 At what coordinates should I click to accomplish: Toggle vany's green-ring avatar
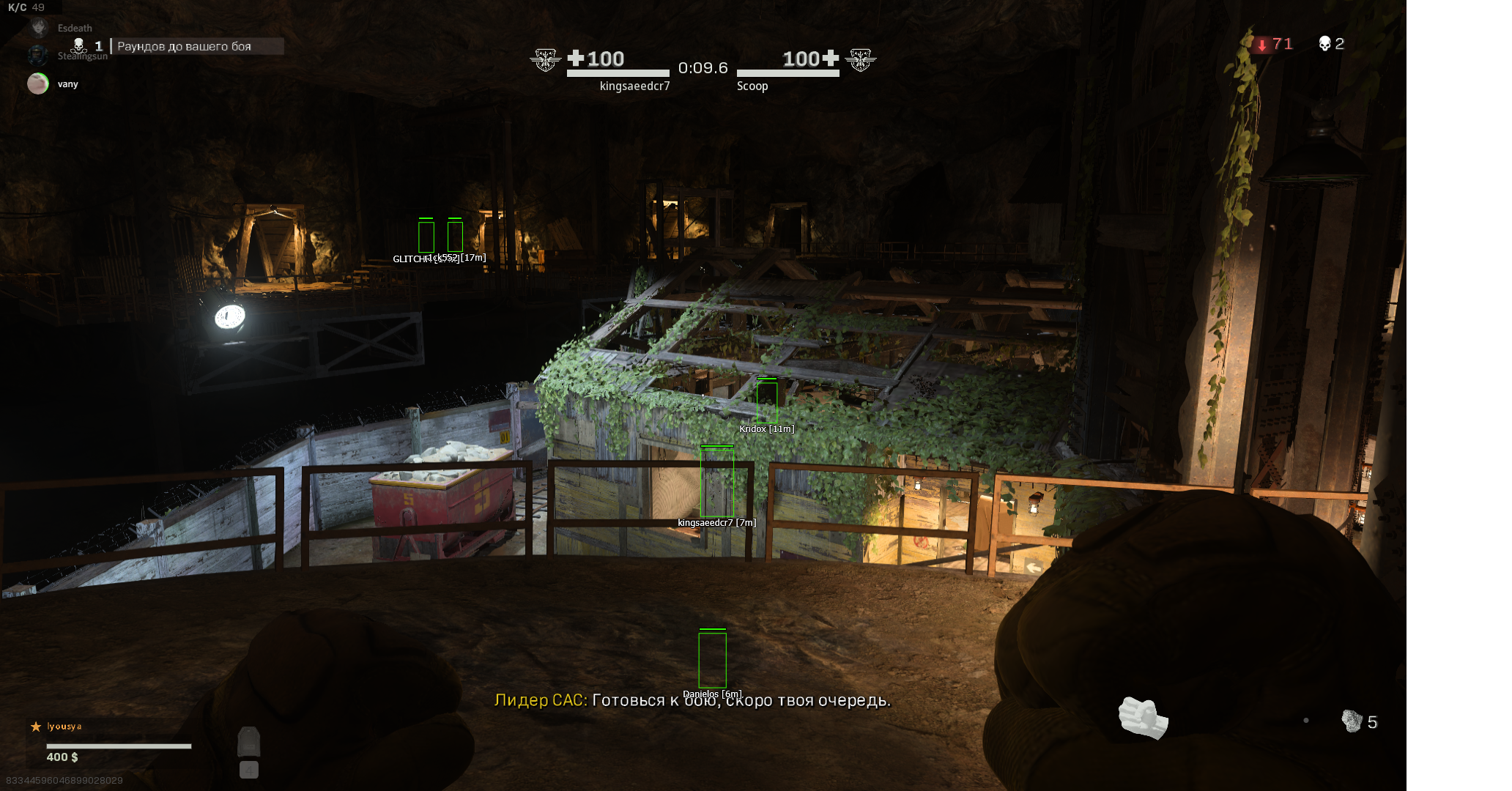(x=38, y=83)
